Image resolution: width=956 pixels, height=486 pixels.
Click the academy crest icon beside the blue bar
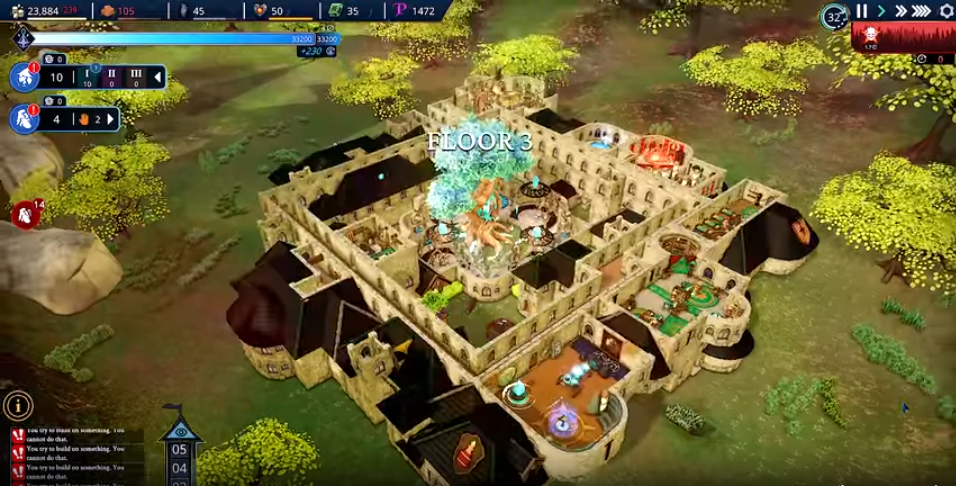point(23,39)
